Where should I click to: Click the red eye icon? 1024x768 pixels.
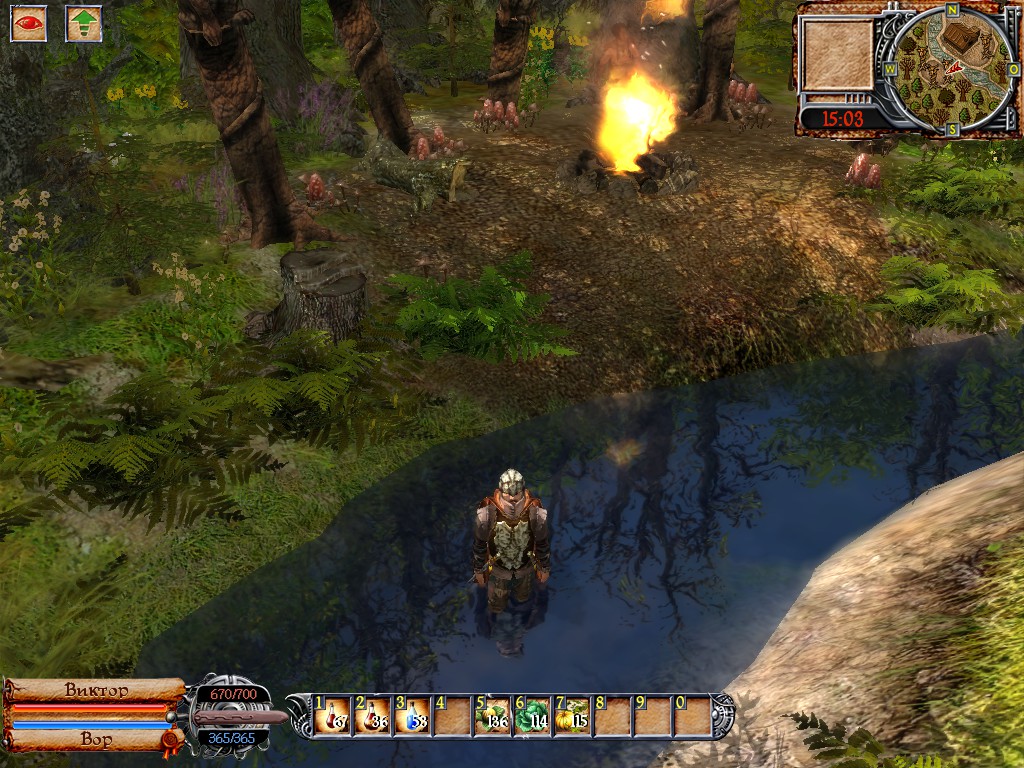point(29,23)
